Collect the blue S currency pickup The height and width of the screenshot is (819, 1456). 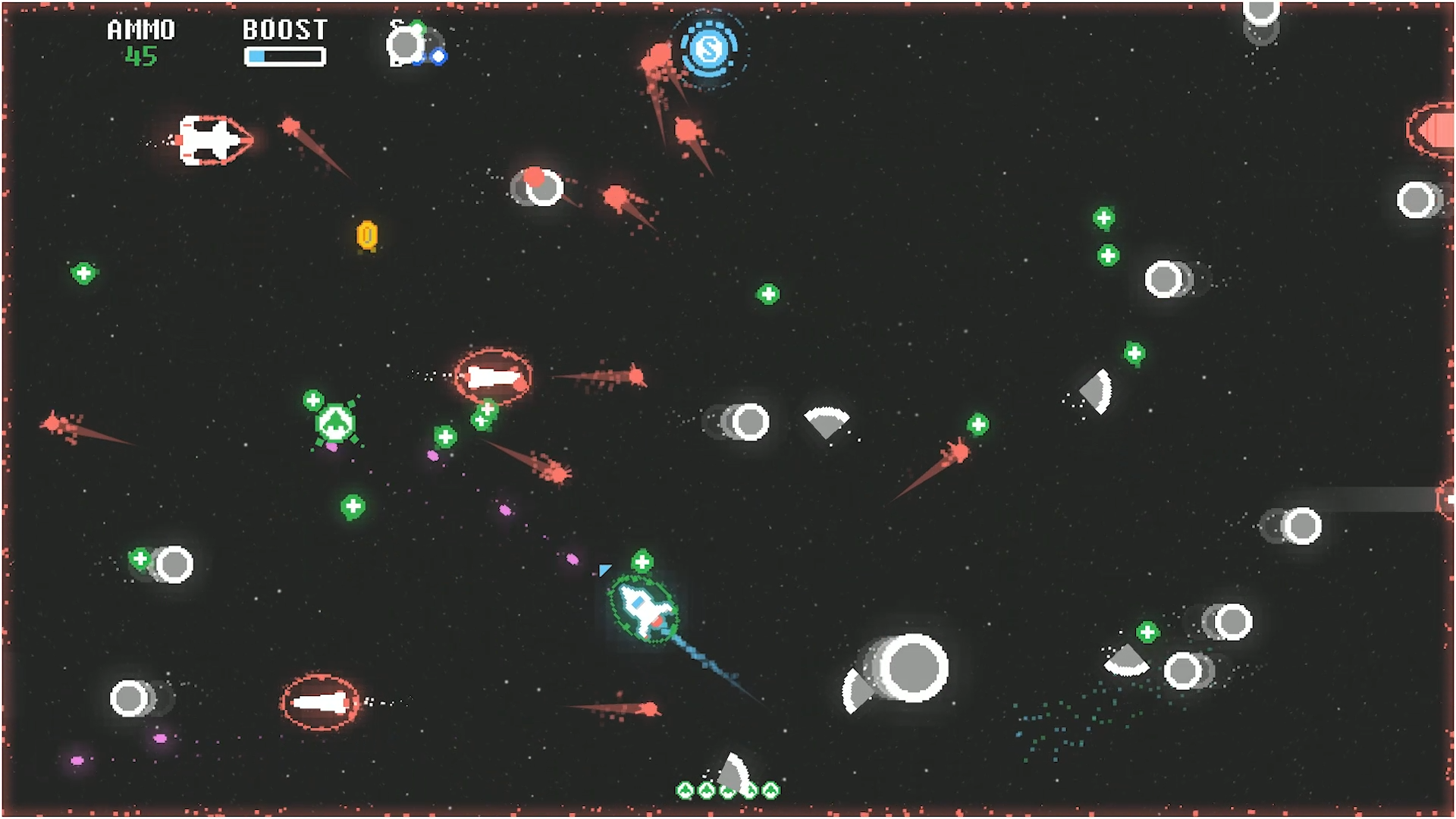pyautogui.click(x=708, y=50)
